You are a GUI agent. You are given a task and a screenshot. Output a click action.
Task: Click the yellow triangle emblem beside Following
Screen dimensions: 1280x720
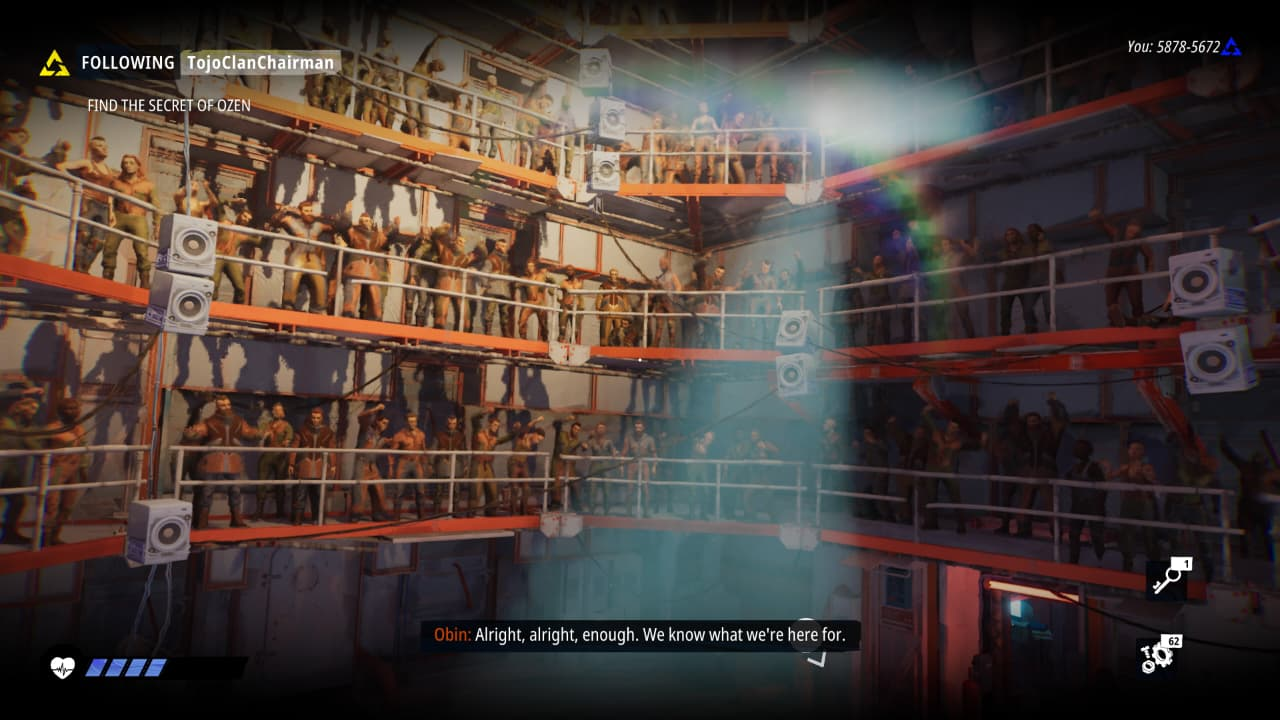54,63
